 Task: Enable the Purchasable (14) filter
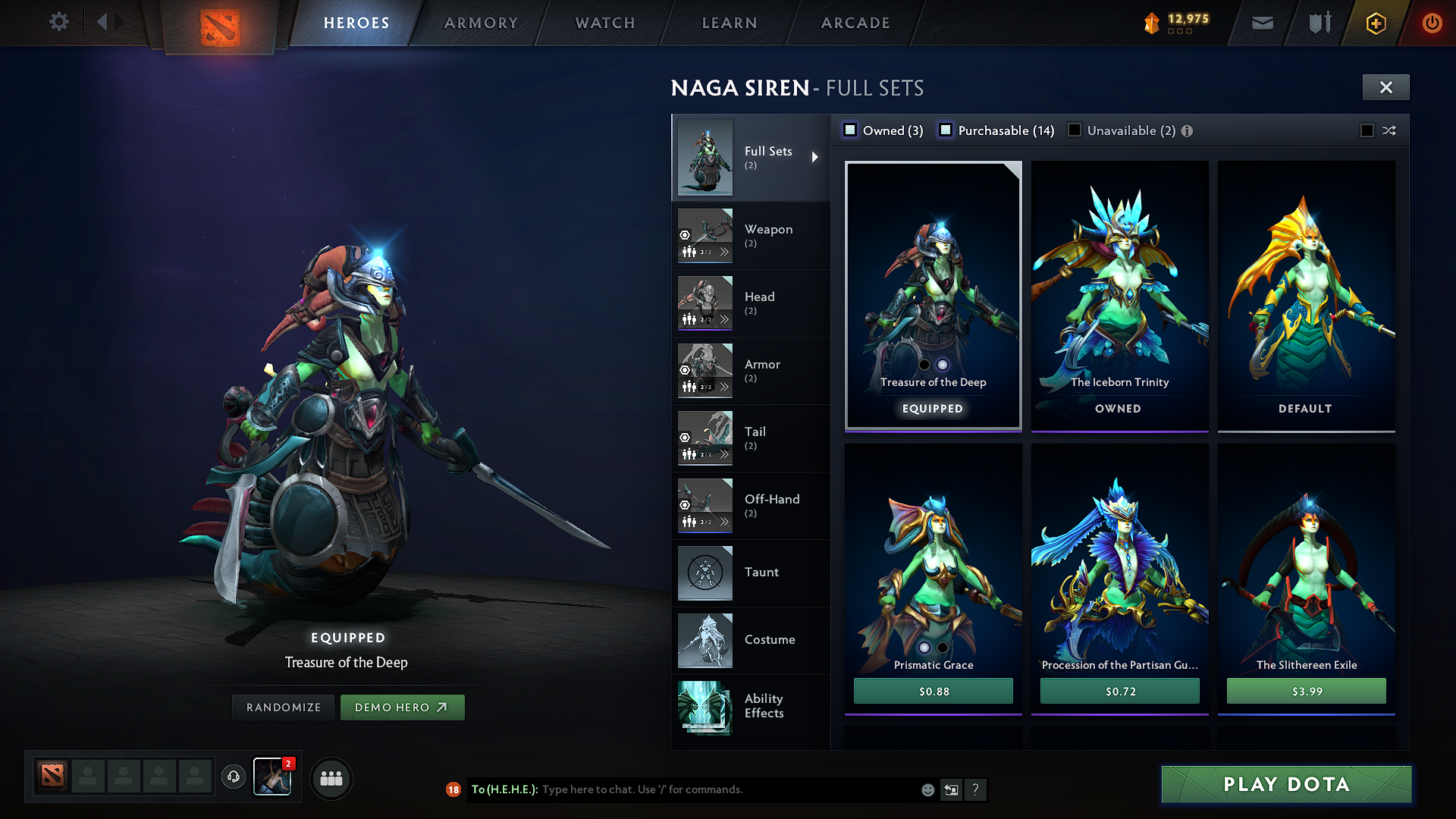[945, 130]
